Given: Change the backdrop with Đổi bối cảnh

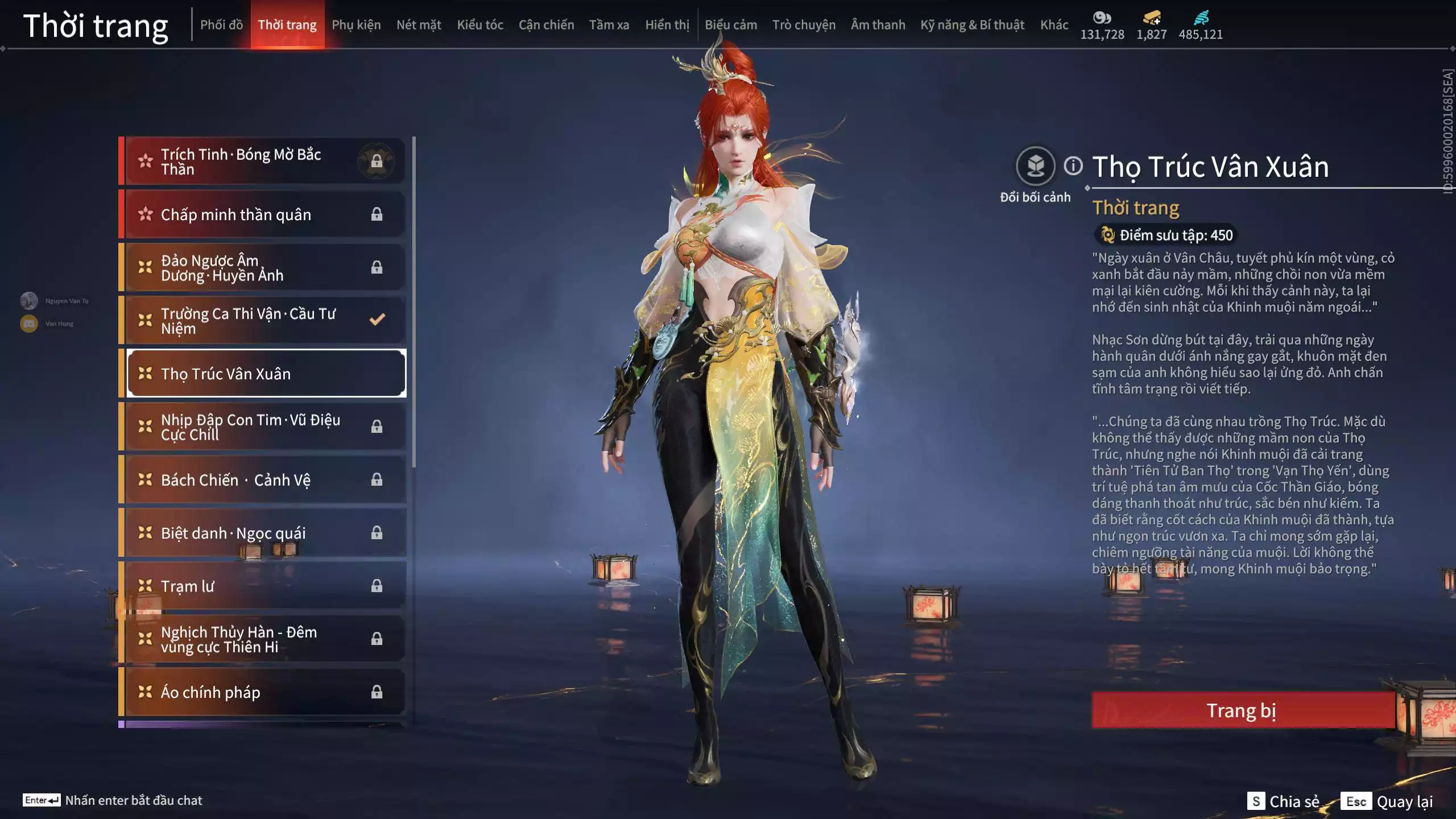Looking at the screenshot, I should click(1035, 166).
